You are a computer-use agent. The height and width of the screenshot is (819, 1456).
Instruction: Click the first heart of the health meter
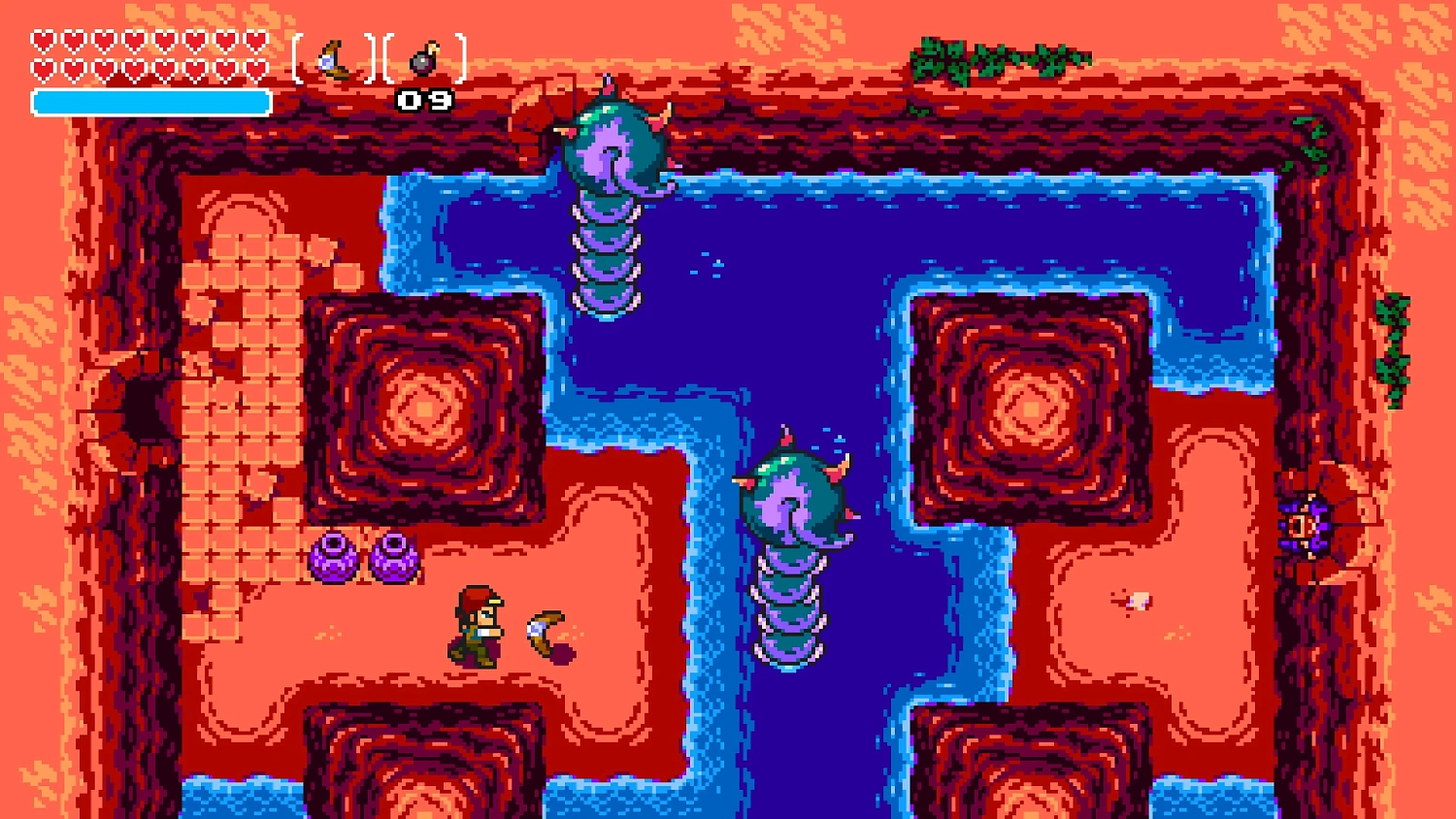tap(42, 39)
